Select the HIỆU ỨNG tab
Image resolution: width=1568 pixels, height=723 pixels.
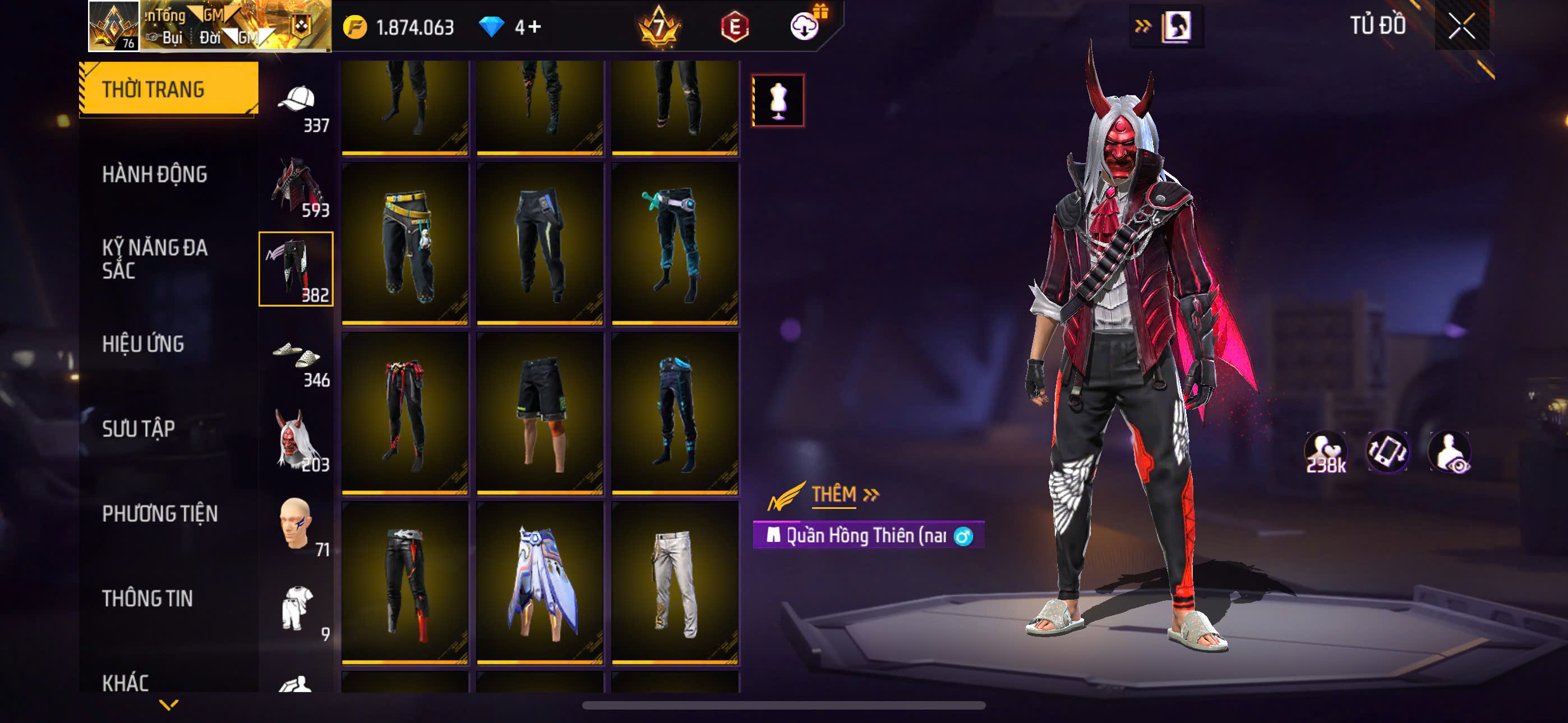[143, 344]
